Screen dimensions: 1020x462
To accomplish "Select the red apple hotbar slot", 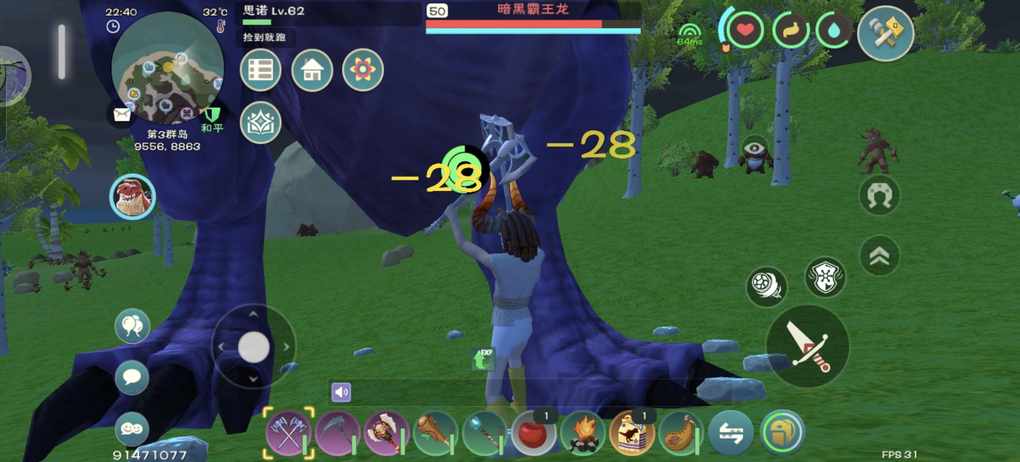I will tap(534, 434).
